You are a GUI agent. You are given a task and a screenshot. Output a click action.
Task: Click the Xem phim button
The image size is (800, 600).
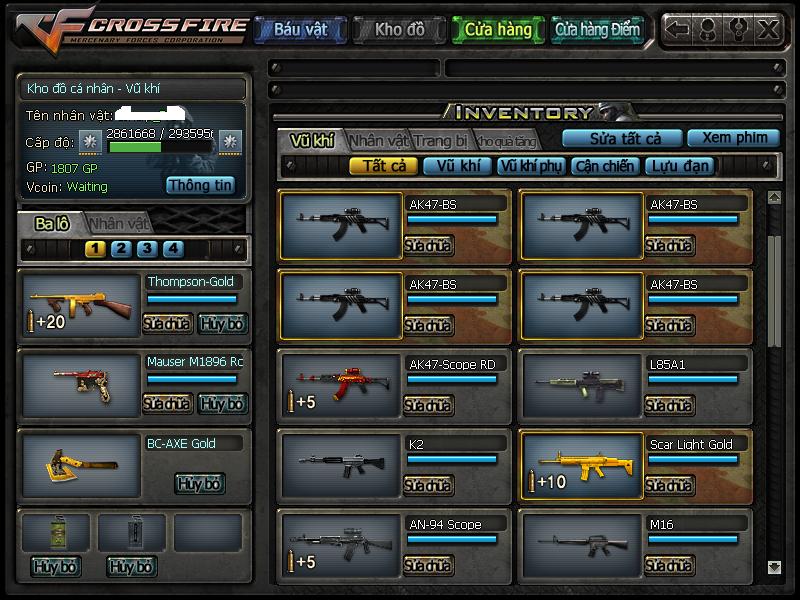(x=734, y=138)
